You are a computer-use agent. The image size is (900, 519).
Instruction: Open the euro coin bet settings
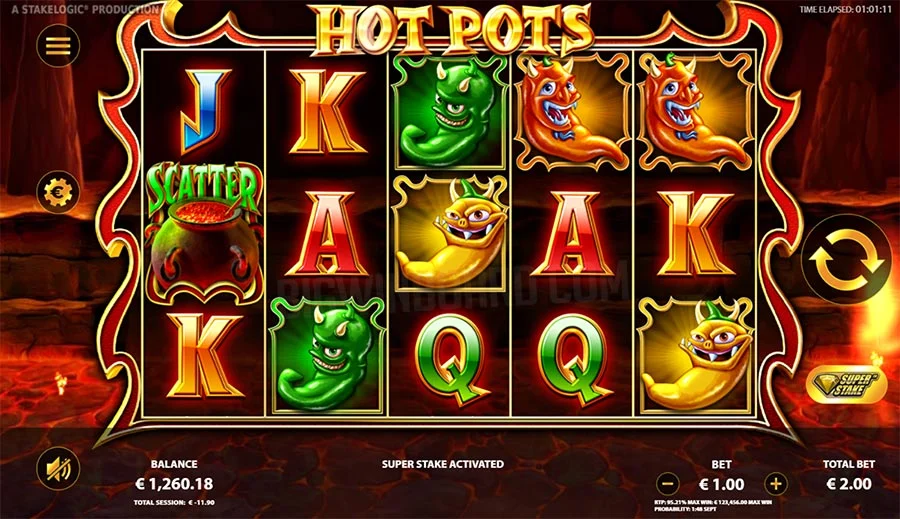coord(58,191)
